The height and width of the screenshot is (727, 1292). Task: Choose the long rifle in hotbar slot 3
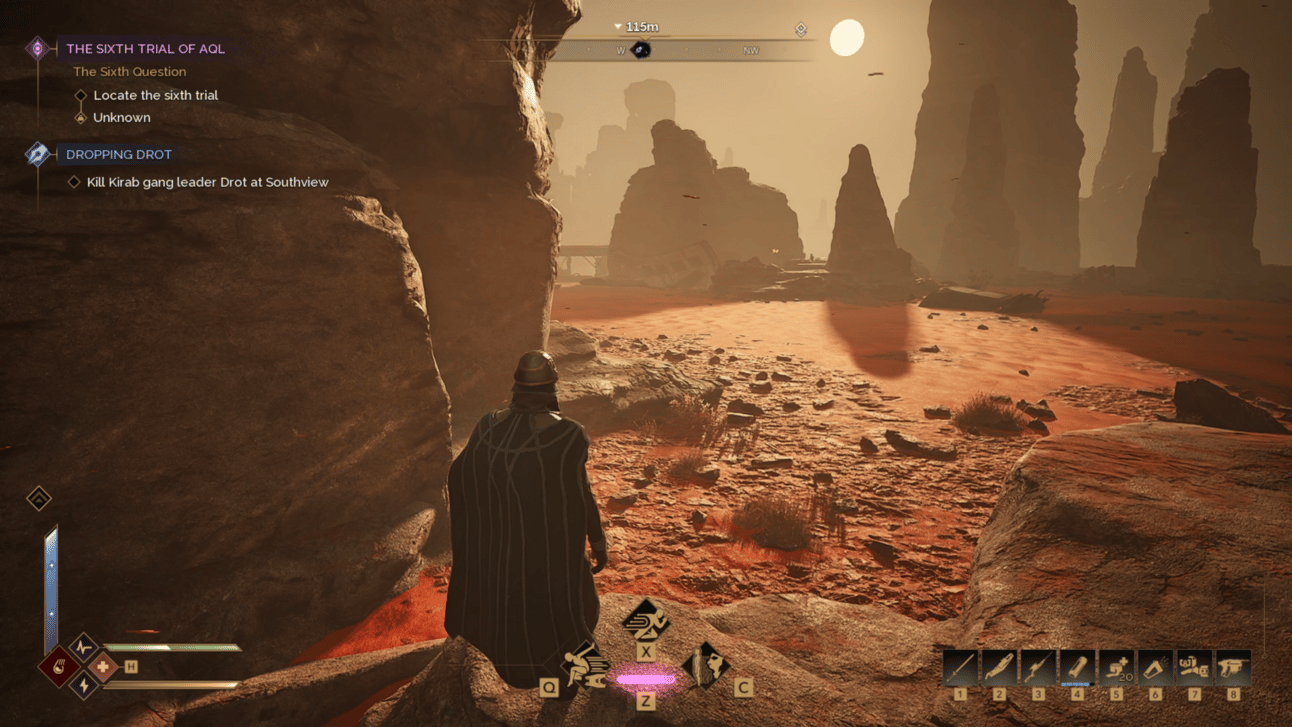coord(1038,667)
